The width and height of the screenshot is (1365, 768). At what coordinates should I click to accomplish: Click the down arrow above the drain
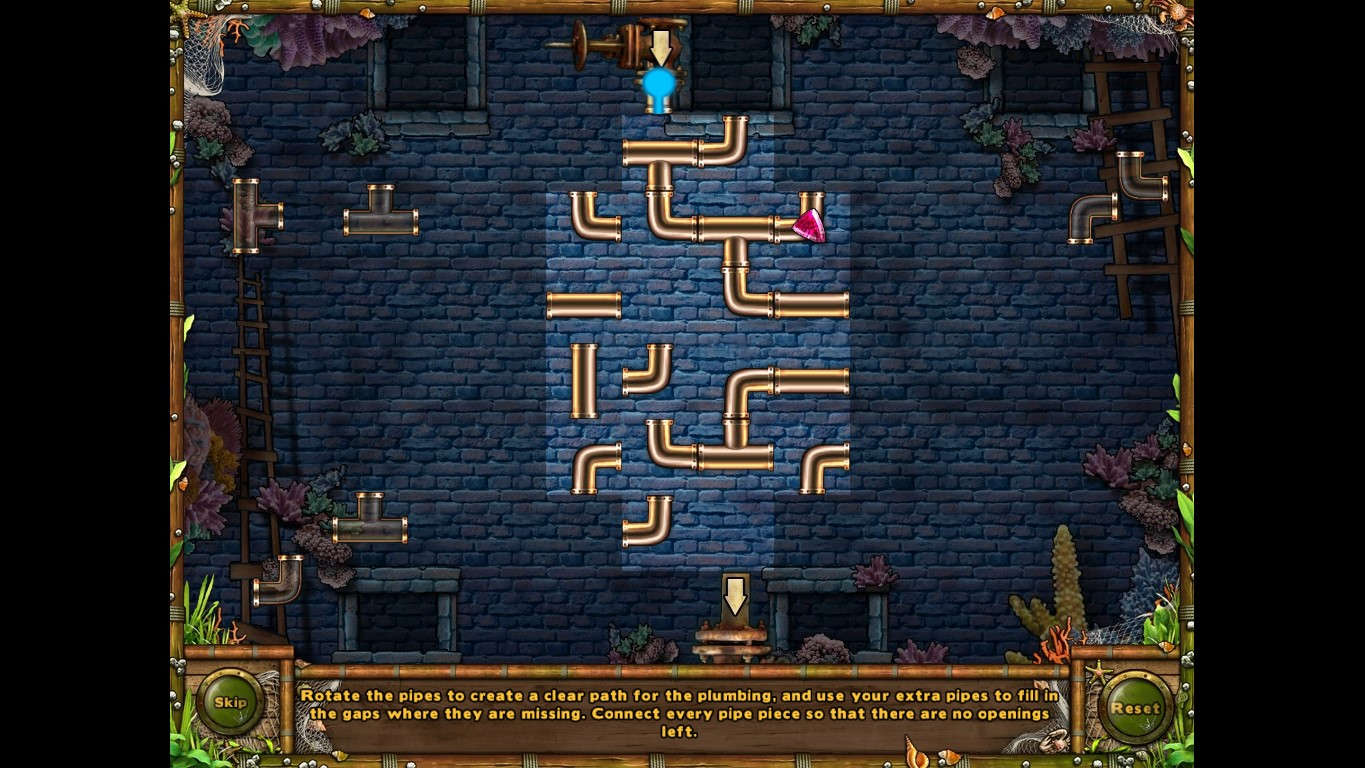[737, 595]
